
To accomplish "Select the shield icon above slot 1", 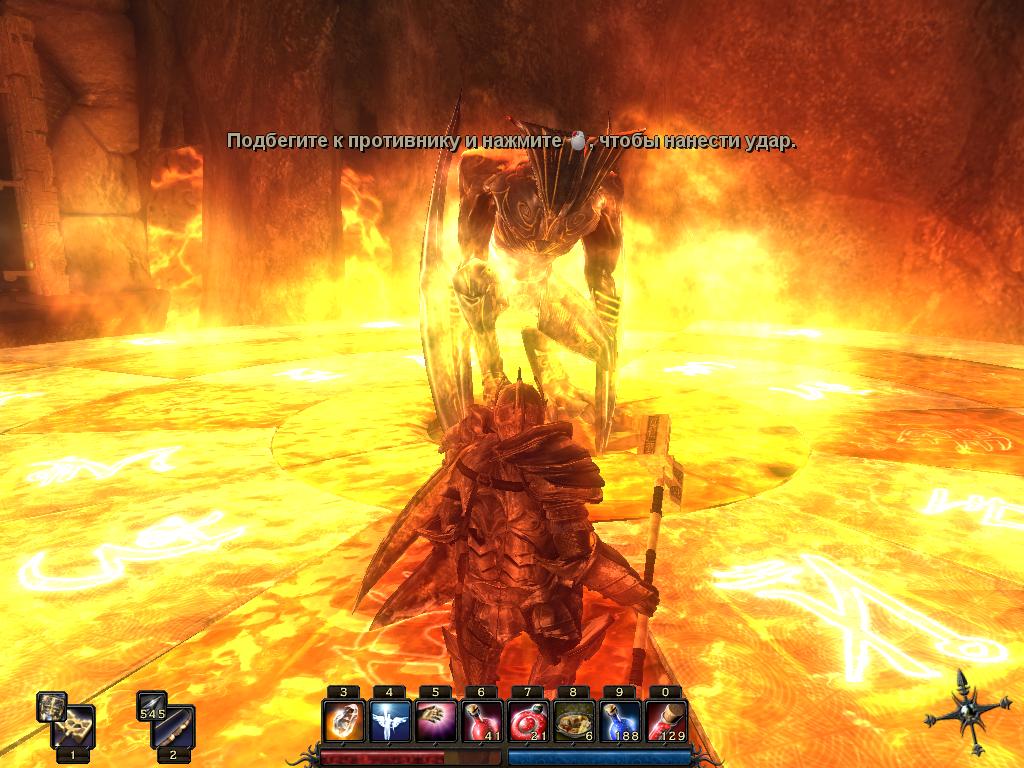I will point(51,707).
